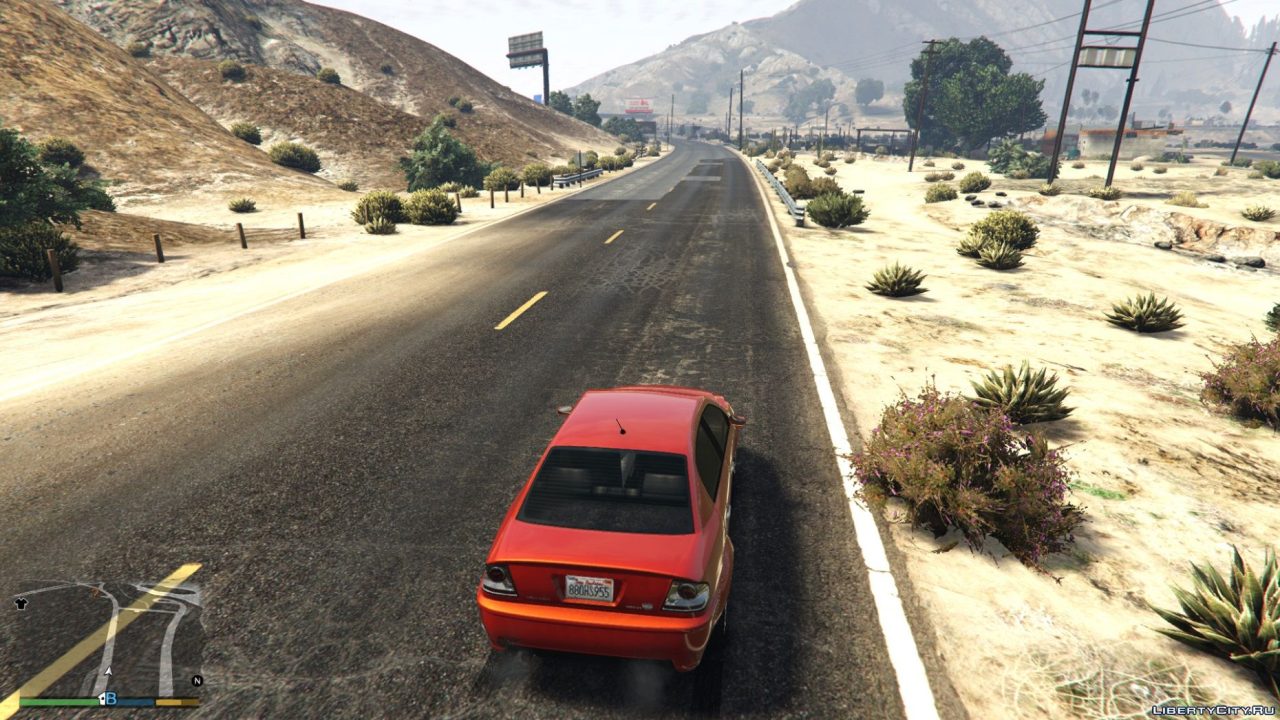Click the blue B blip on the minimap
Viewport: 1280px width, 720px height.
(x=113, y=699)
